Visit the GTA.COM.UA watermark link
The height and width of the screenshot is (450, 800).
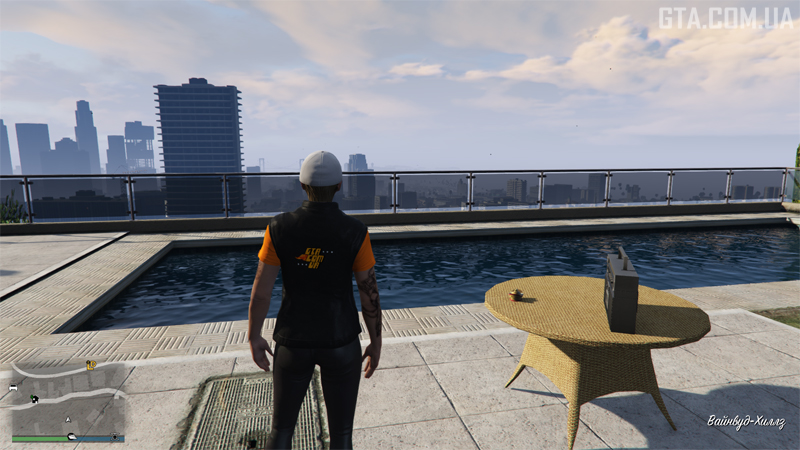[x=725, y=18]
